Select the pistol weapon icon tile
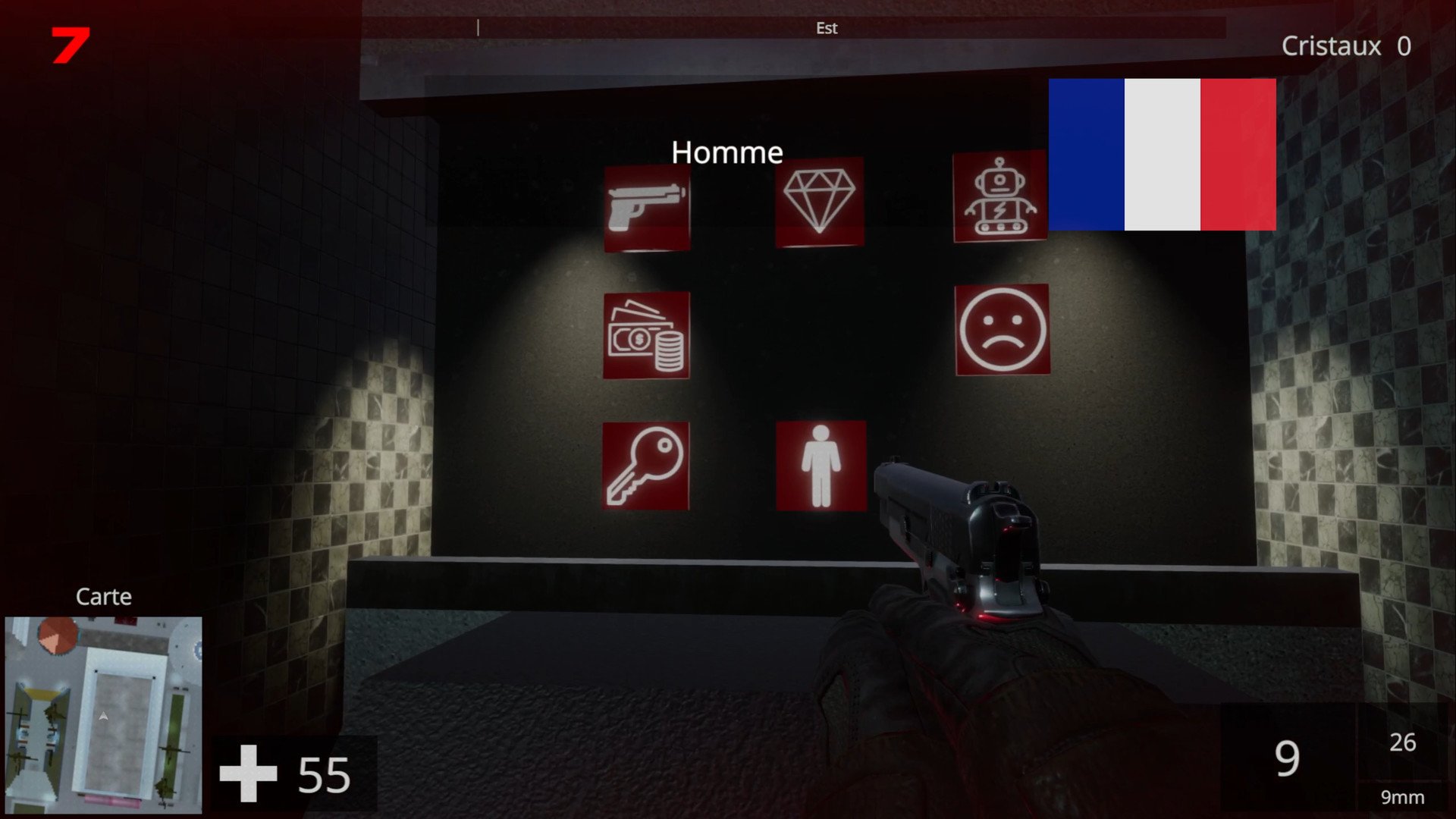Screen dimensions: 1456x819 [646, 206]
